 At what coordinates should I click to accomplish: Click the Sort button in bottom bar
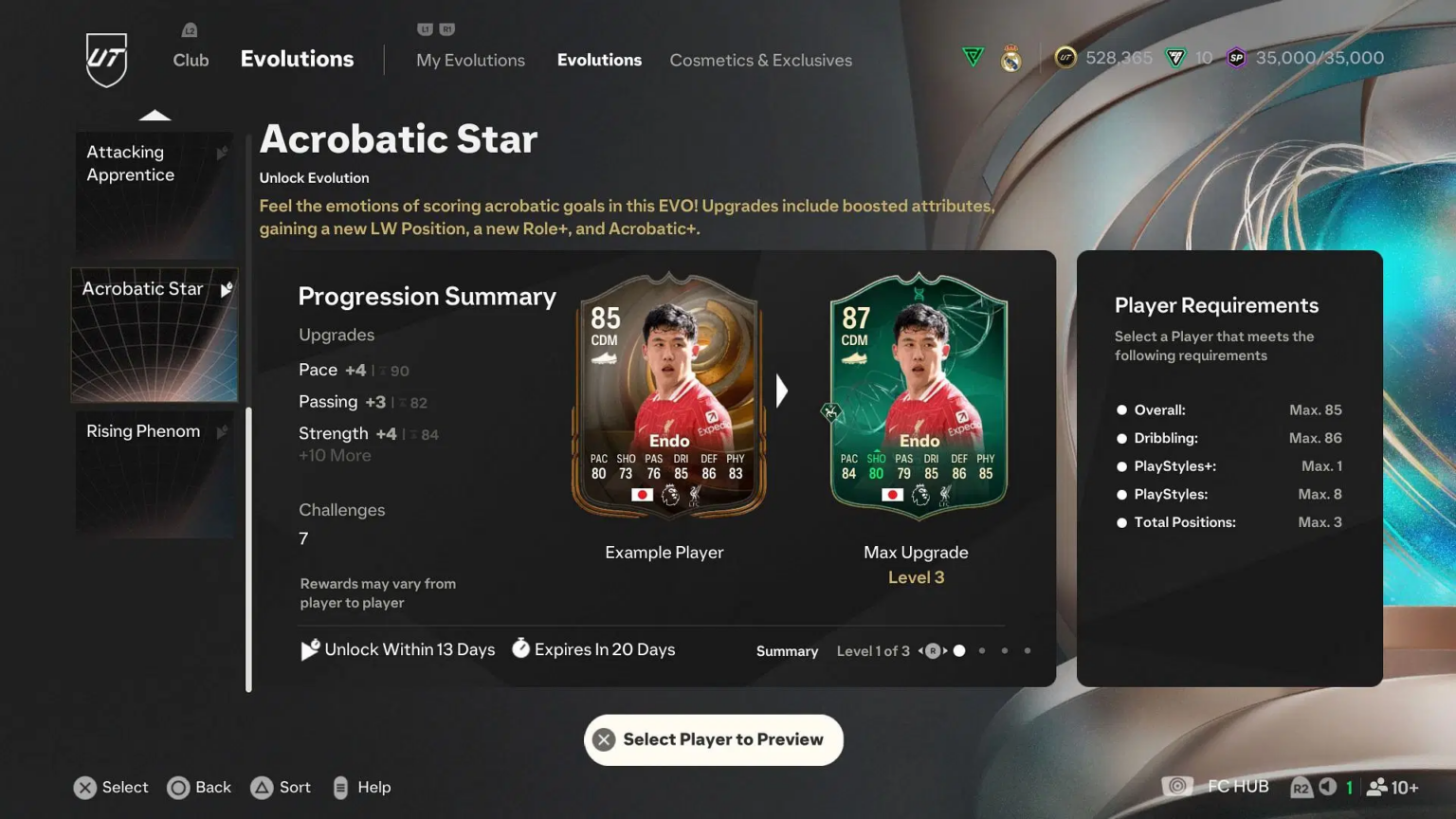tap(281, 787)
